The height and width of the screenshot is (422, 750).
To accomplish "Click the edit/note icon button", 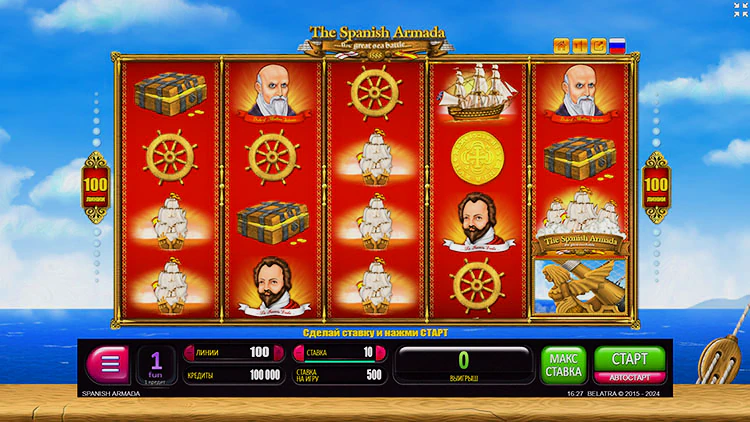I will coord(598,45).
